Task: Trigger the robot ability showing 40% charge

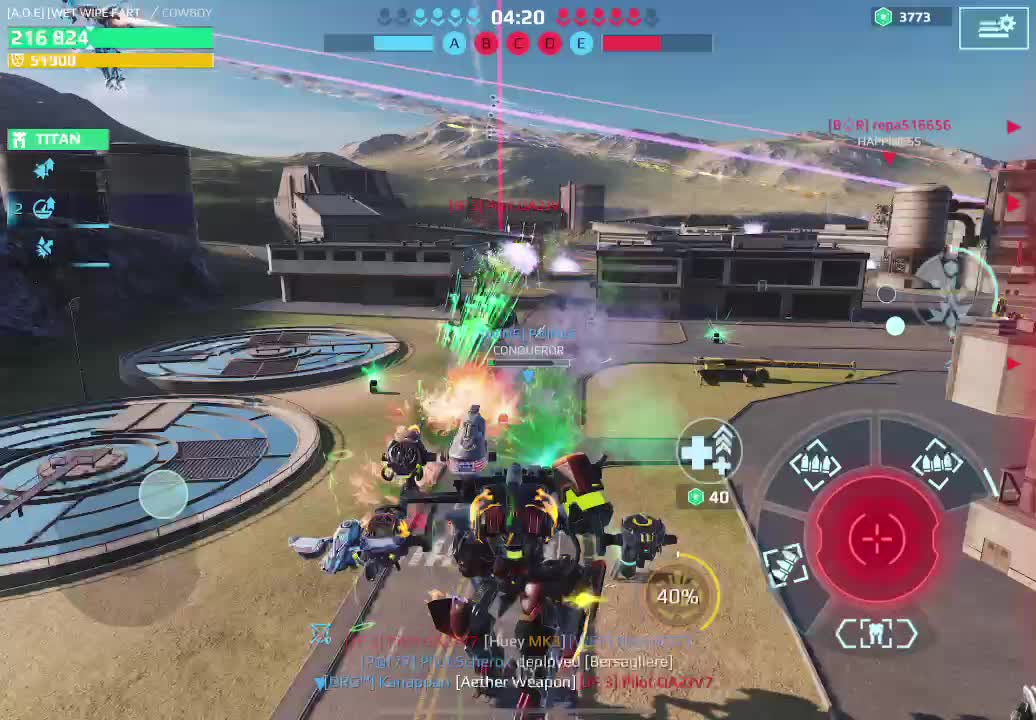Action: (677, 596)
